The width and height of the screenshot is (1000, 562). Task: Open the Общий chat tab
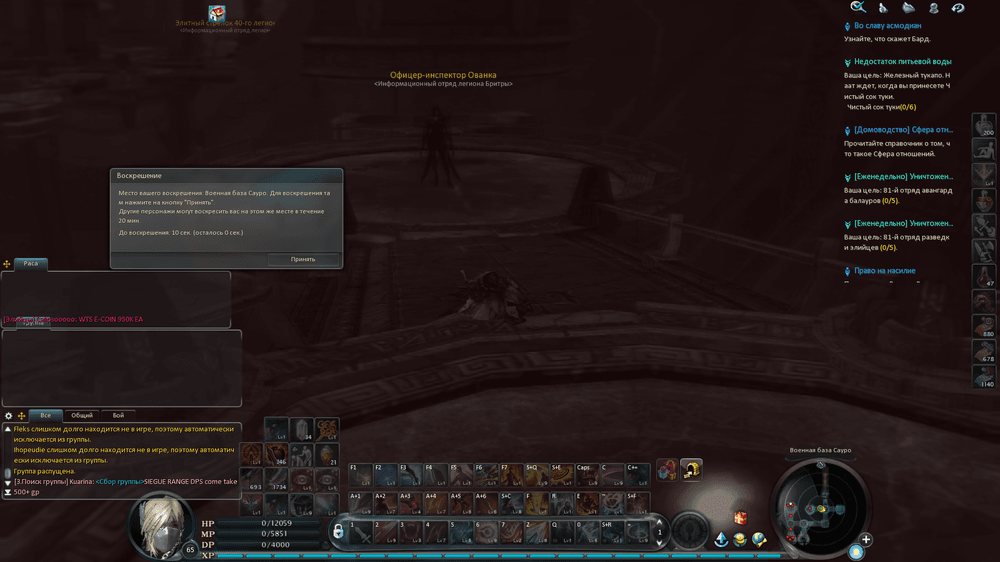point(82,415)
